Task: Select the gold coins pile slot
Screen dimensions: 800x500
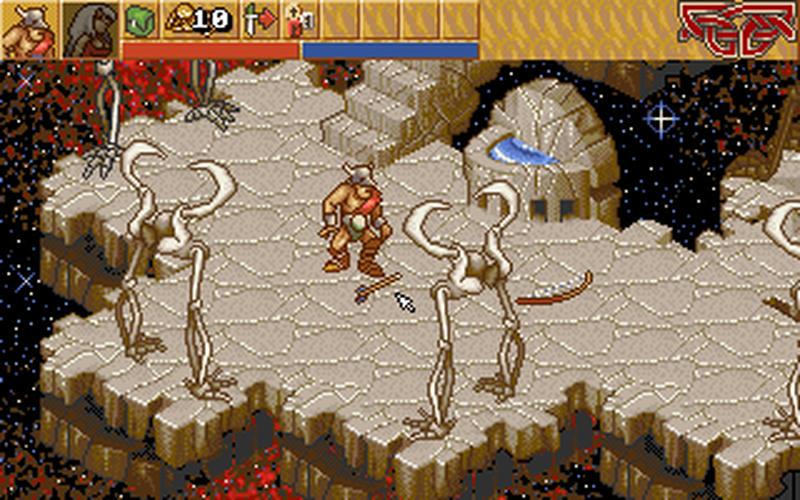Action: tap(198, 19)
